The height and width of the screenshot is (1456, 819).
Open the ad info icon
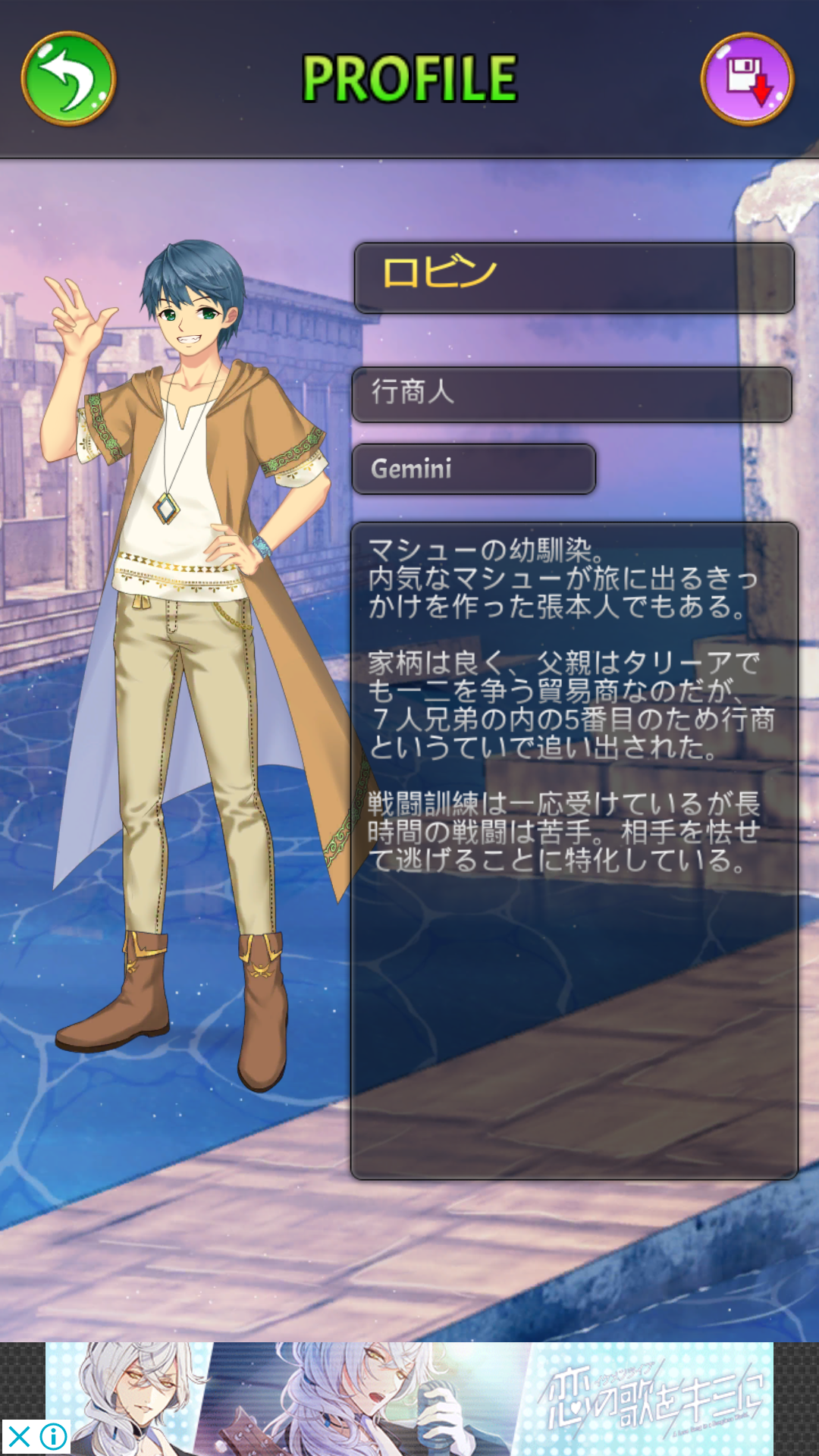click(54, 1436)
